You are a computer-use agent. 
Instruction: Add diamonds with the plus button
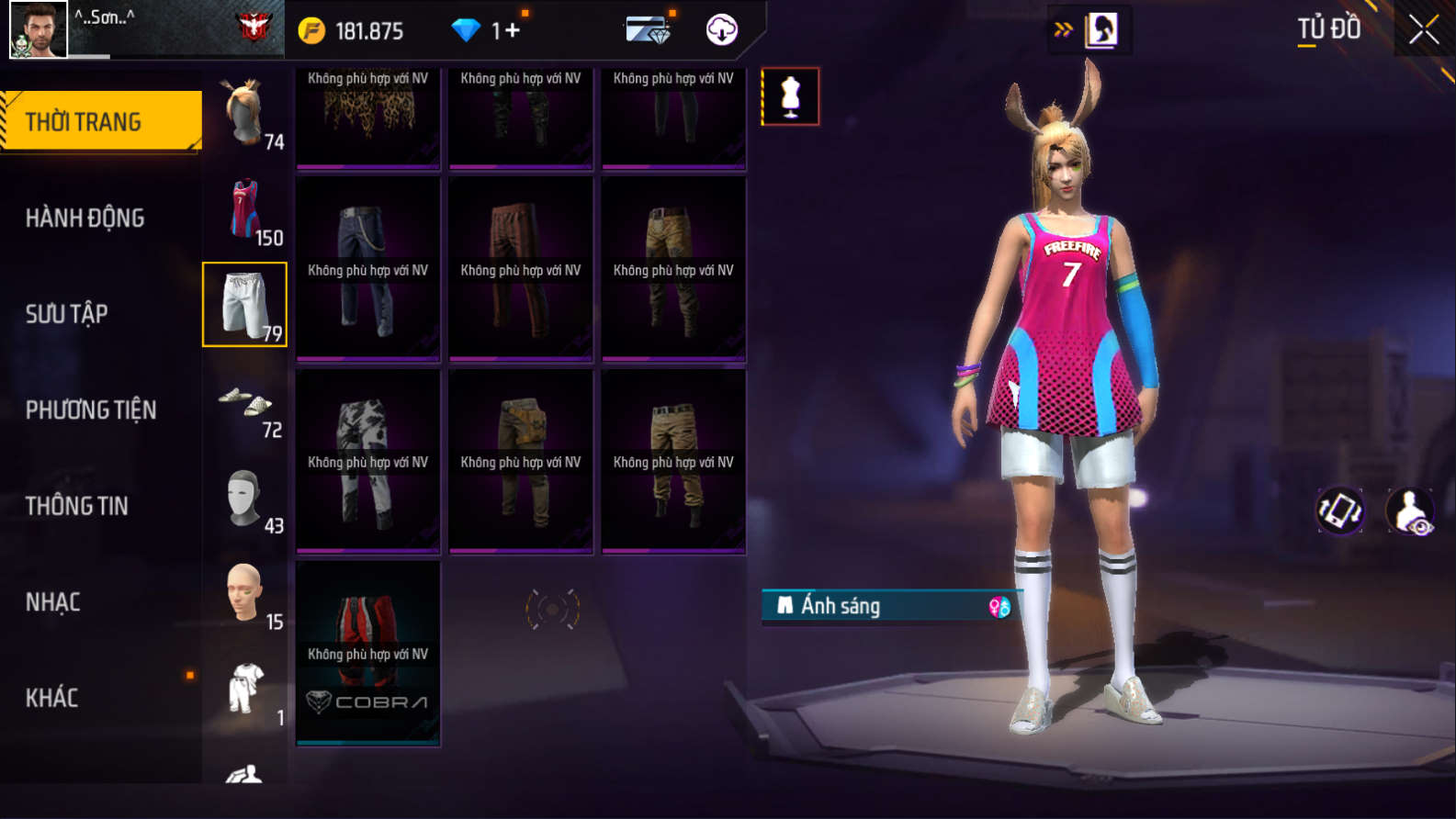coord(512,30)
